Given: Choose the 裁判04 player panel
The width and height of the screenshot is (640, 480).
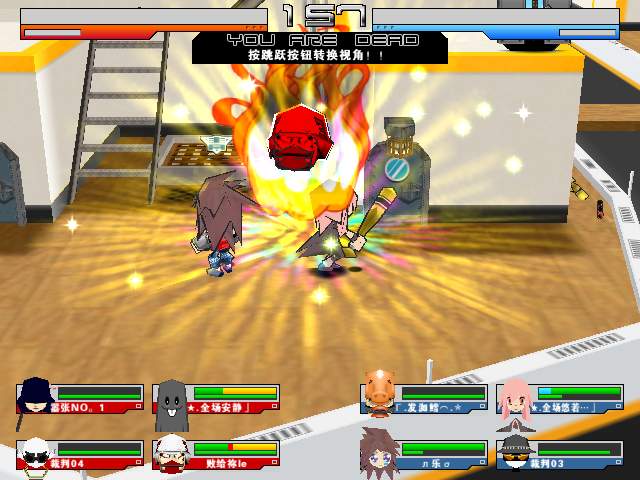Looking at the screenshot, I should [x=80, y=455].
